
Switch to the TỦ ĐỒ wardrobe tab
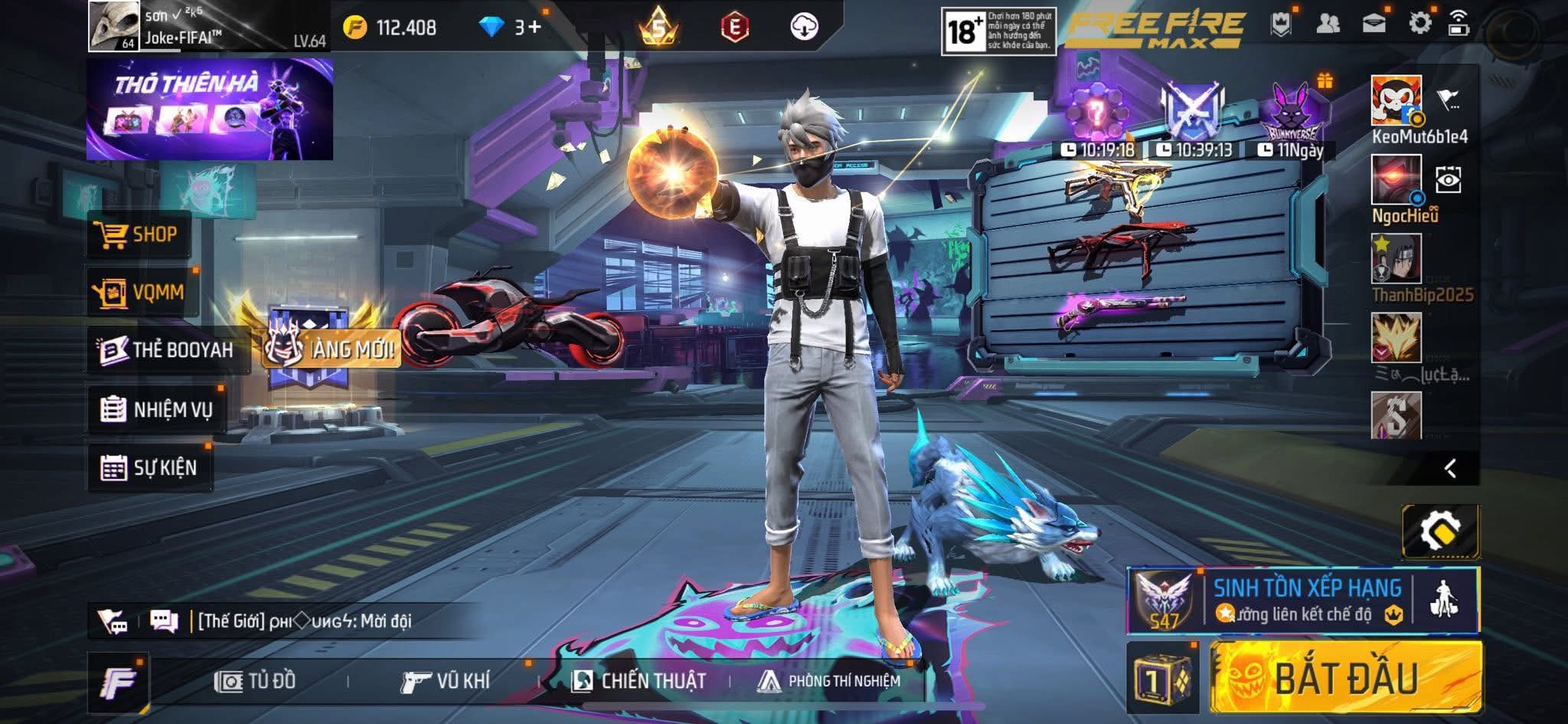pos(256,680)
